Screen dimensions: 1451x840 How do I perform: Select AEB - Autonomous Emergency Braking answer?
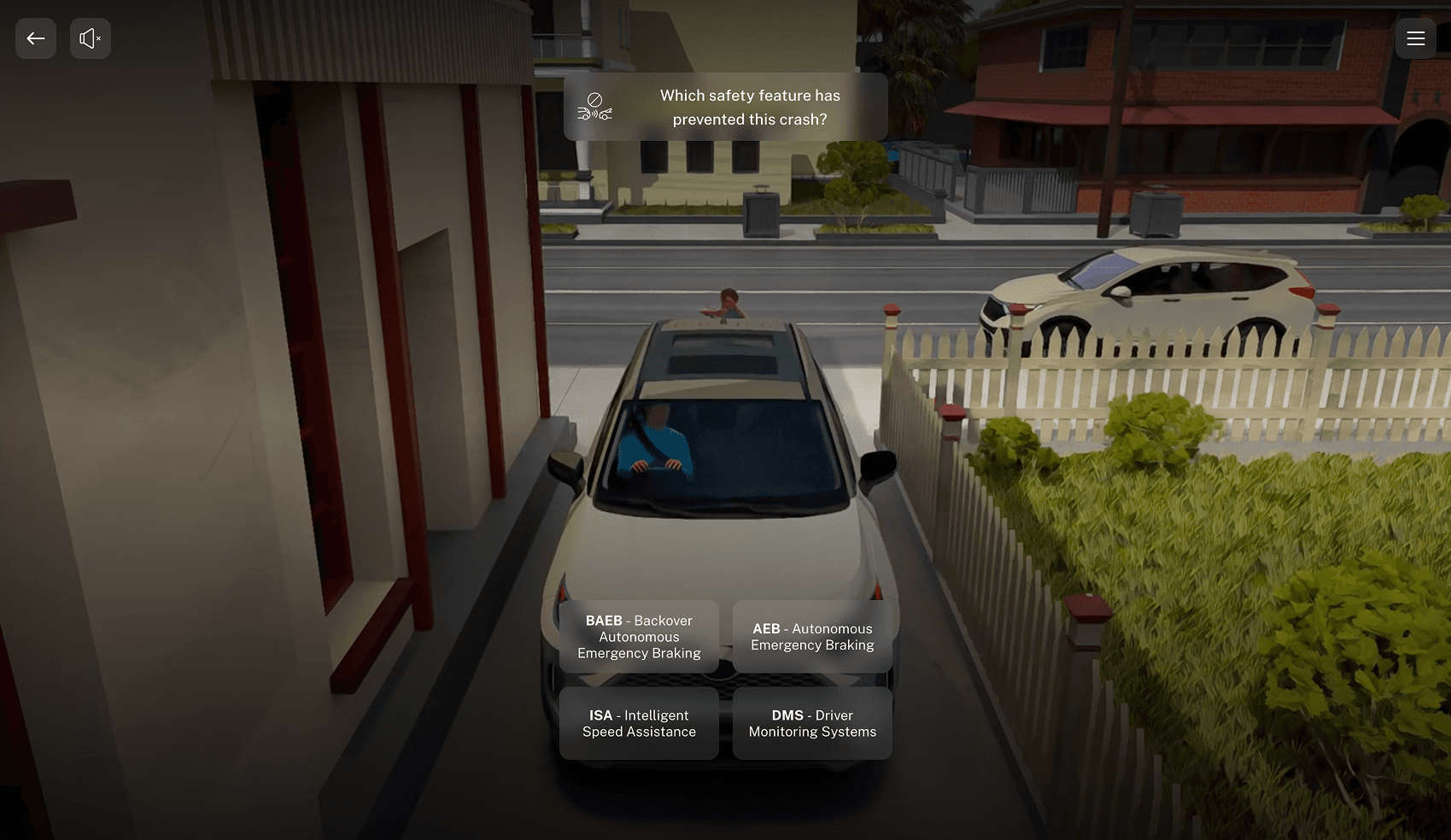(812, 637)
